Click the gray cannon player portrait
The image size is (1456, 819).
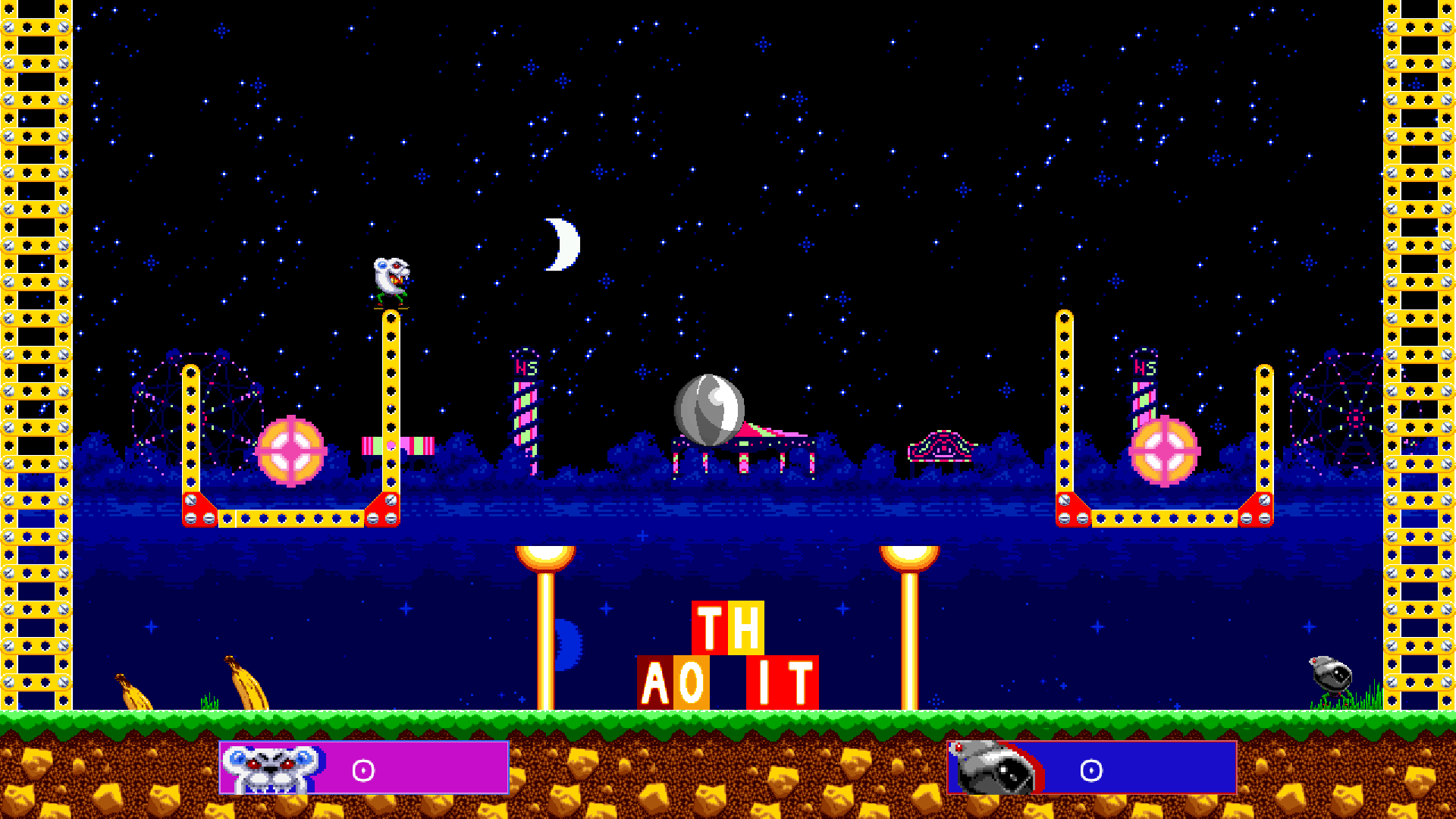tap(994, 768)
